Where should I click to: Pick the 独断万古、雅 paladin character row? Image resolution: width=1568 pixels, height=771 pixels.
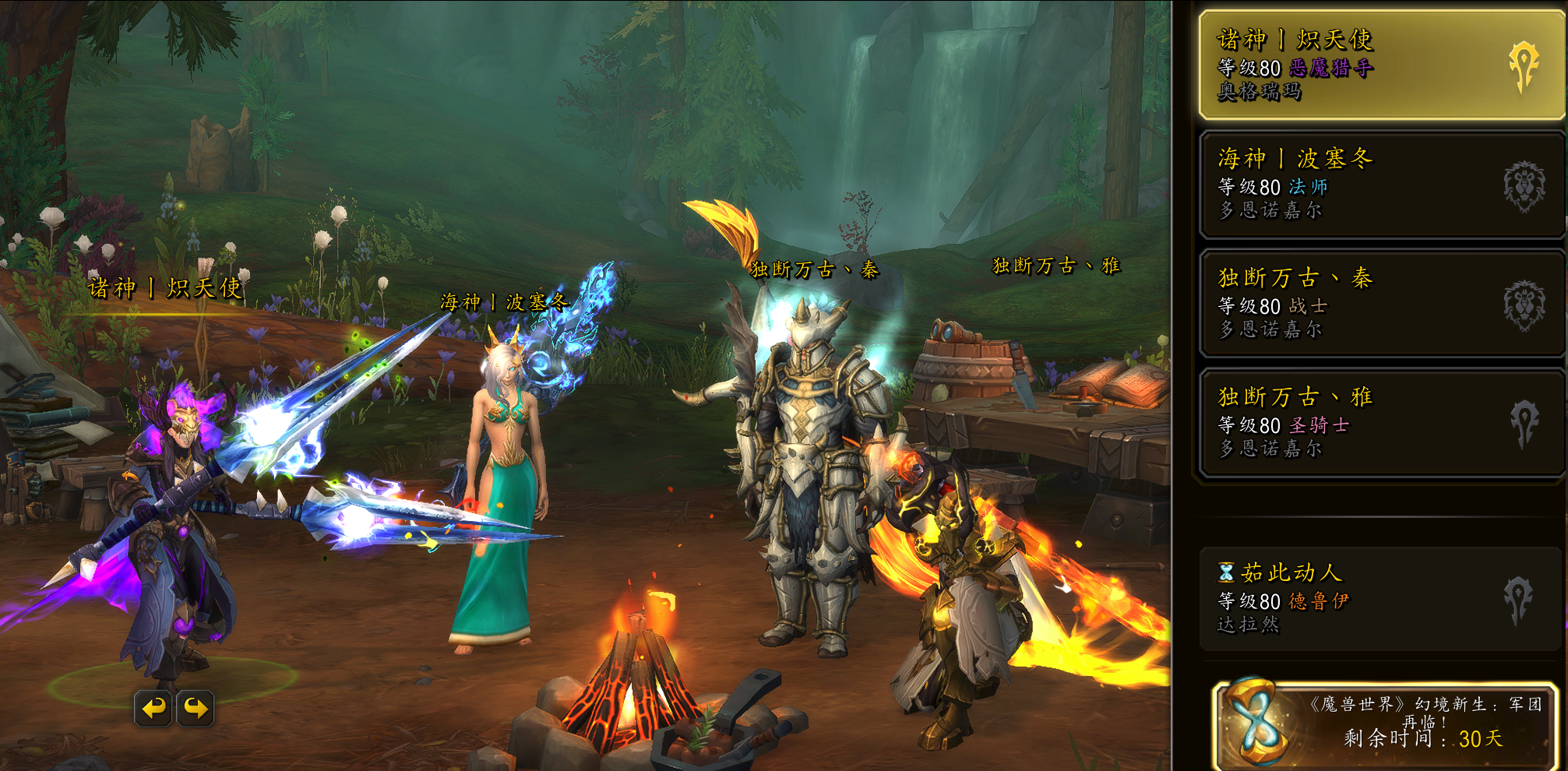click(1380, 423)
